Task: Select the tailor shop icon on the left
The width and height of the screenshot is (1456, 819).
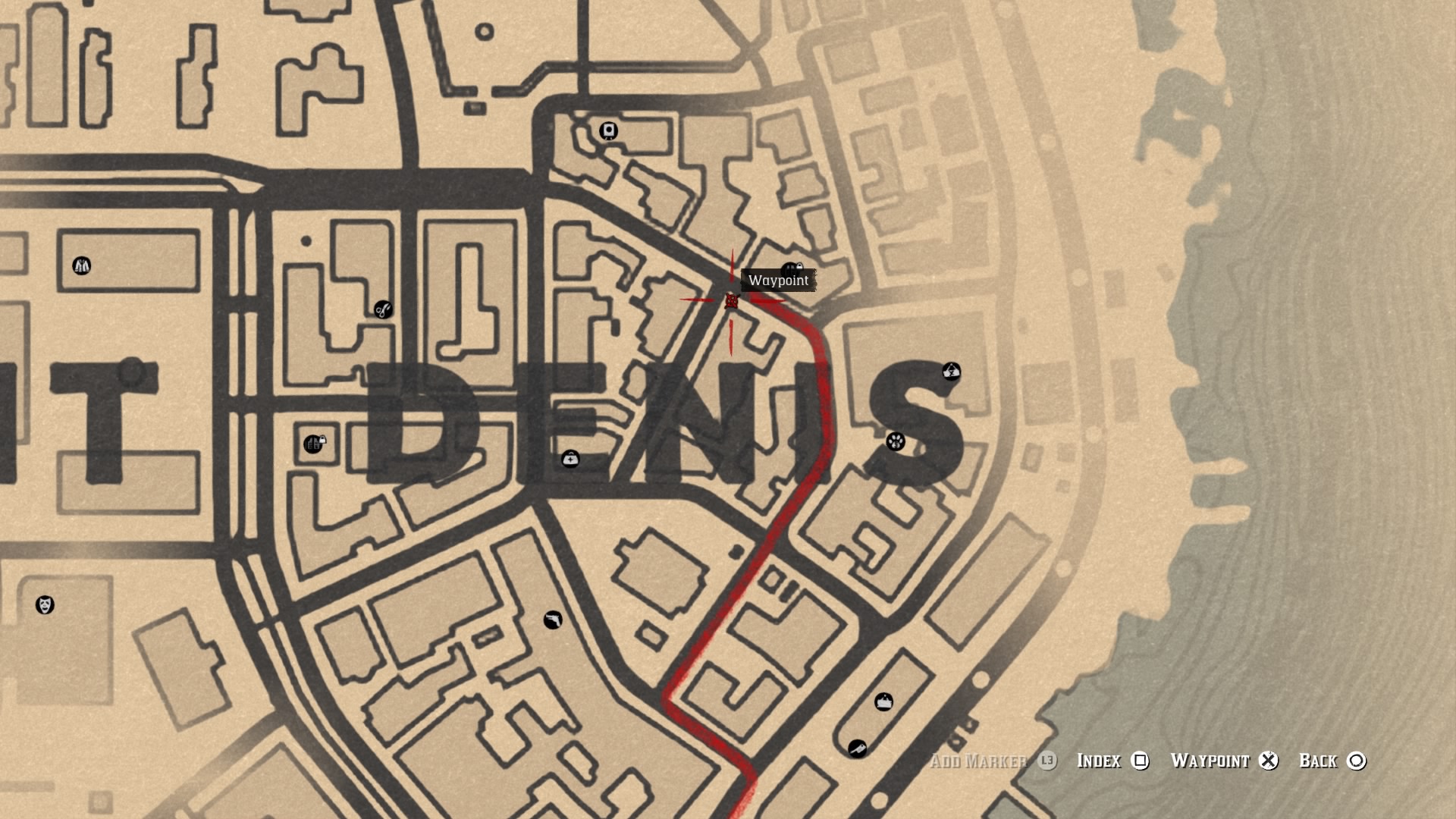Action: 81,266
